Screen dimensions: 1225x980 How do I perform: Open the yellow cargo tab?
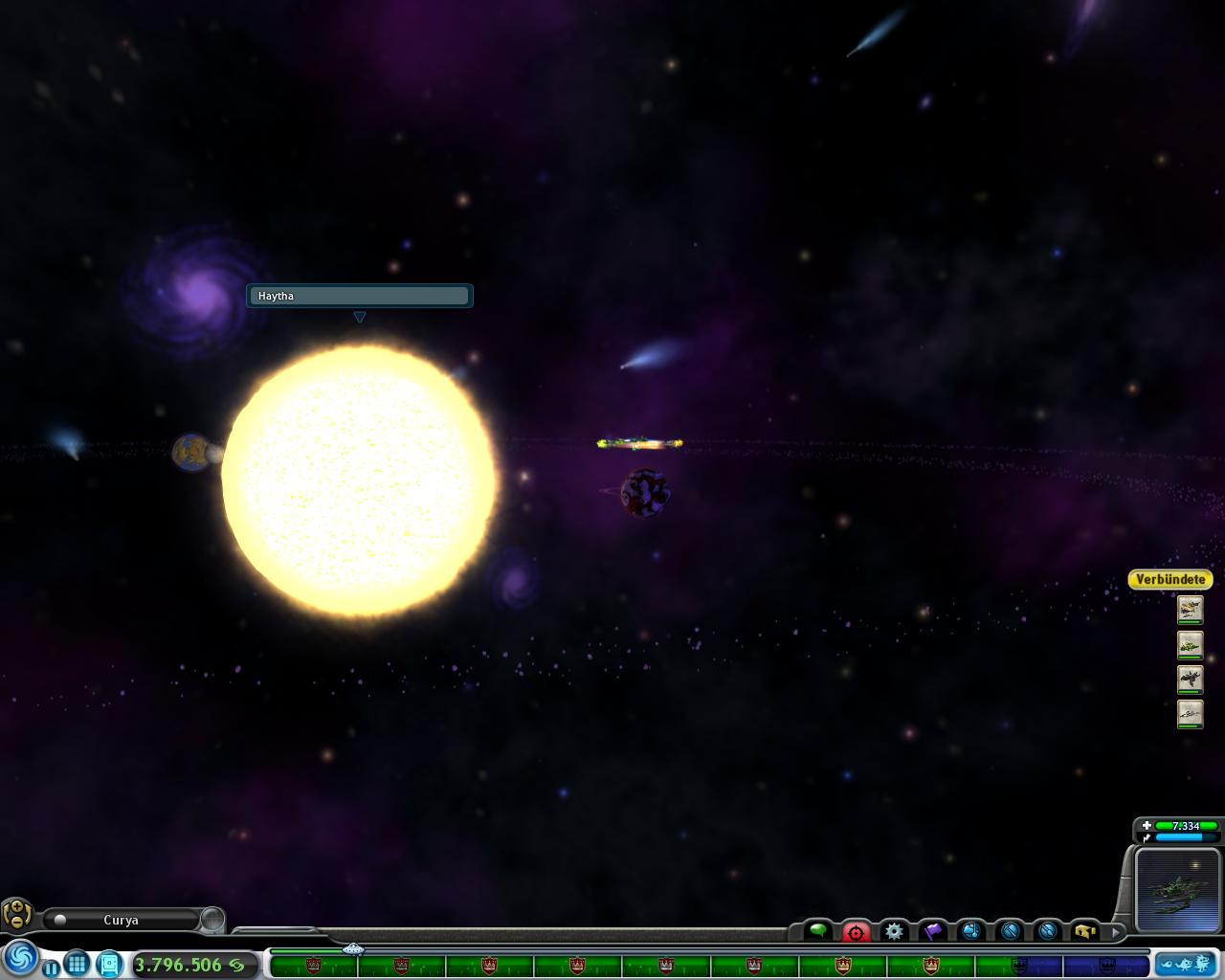pos(1085,930)
